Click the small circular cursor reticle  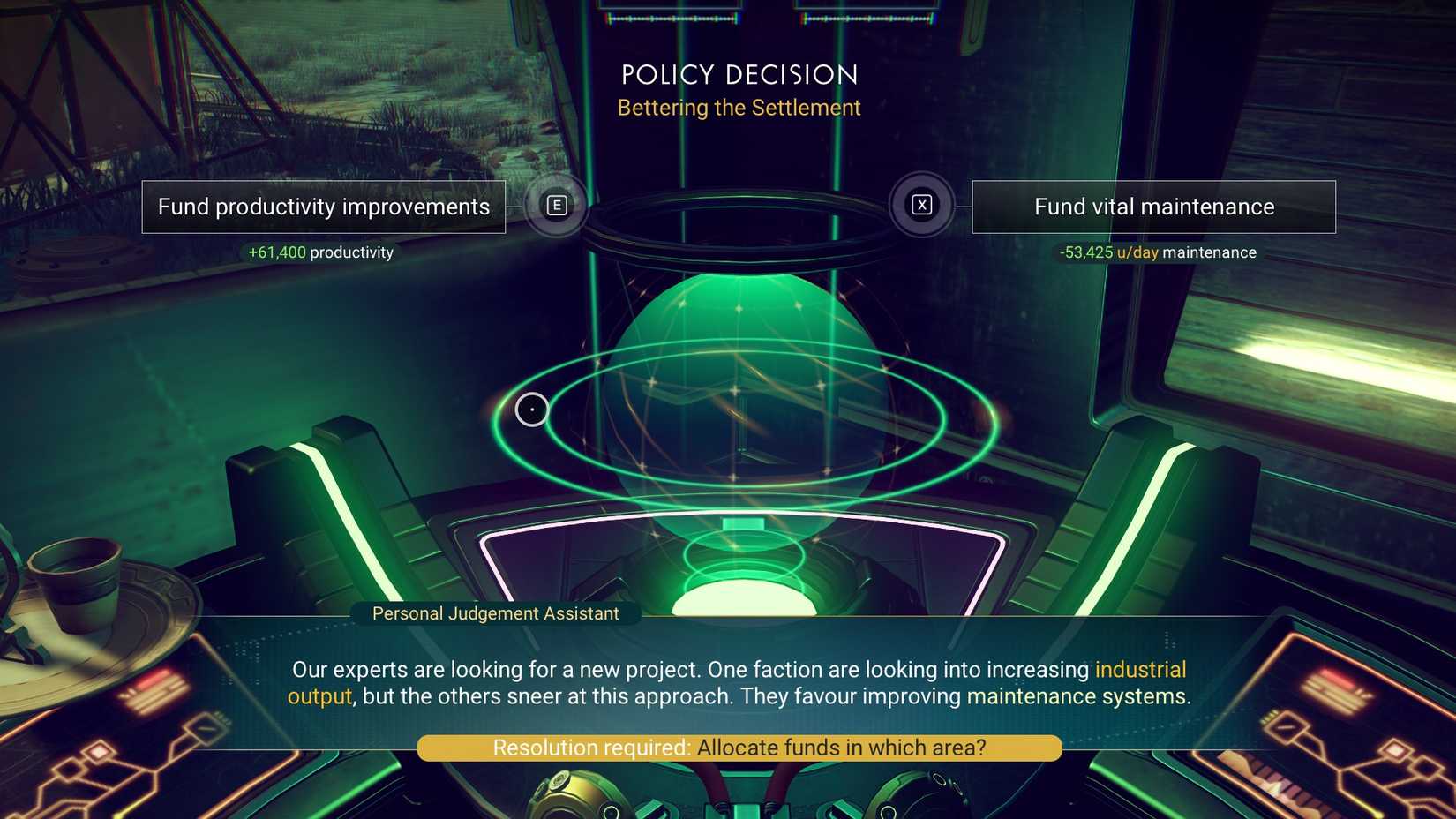[532, 409]
